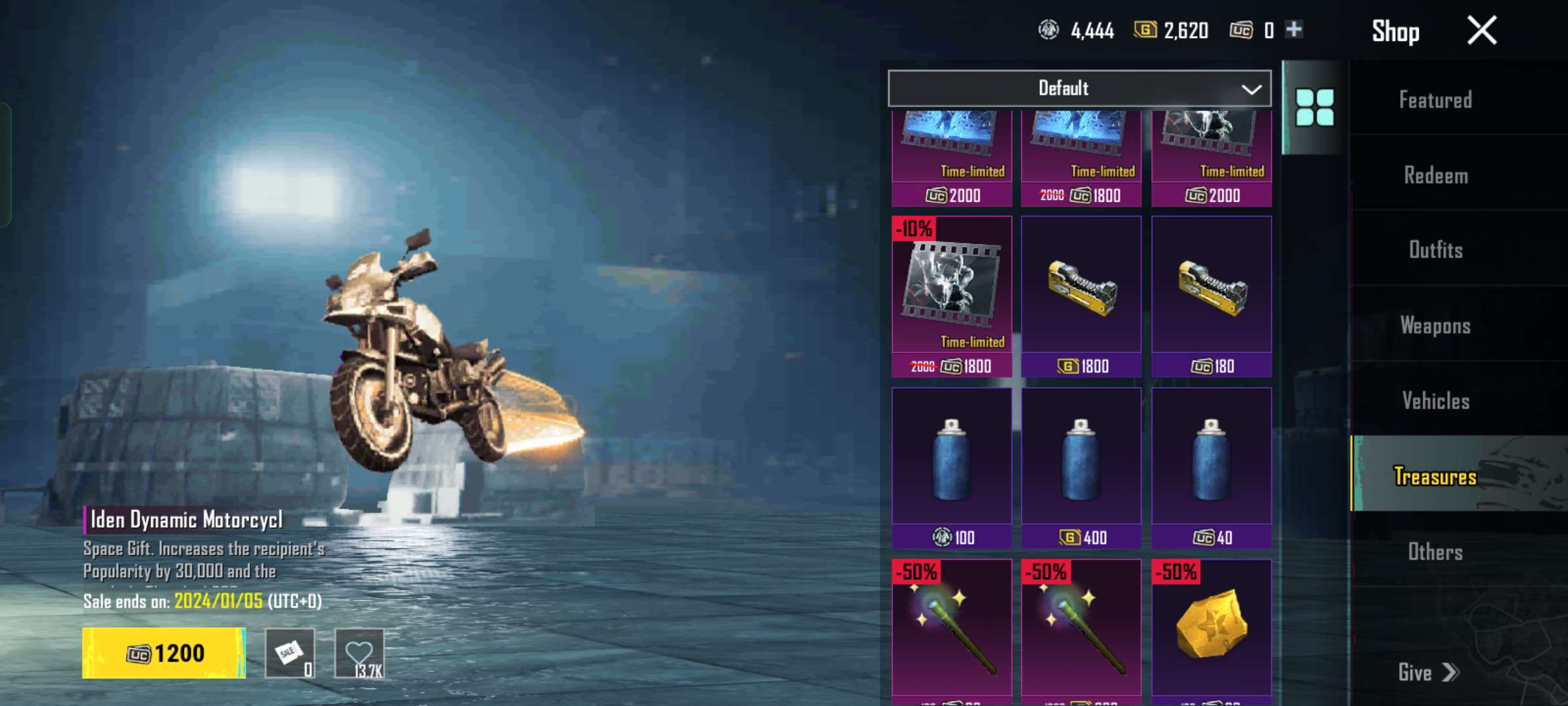Select the spray can priced 400 gold
1568x706 pixels.
tap(1081, 467)
